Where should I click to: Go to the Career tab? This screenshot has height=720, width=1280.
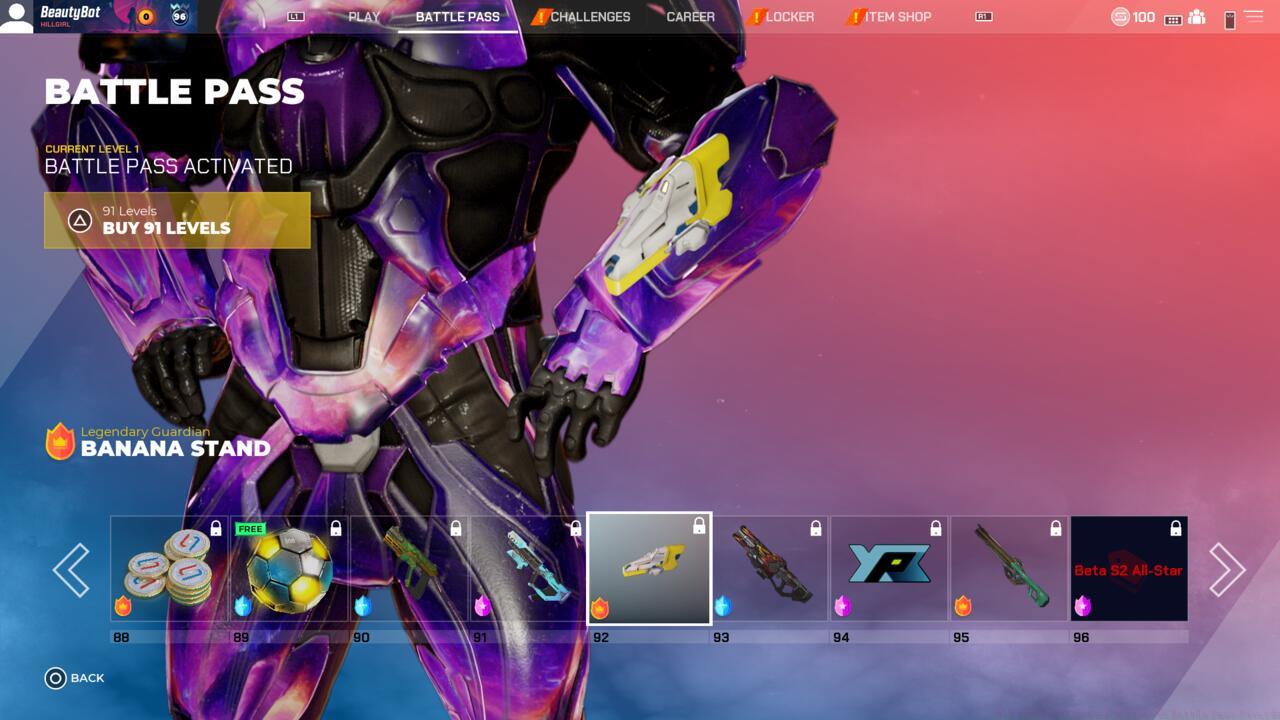click(691, 17)
